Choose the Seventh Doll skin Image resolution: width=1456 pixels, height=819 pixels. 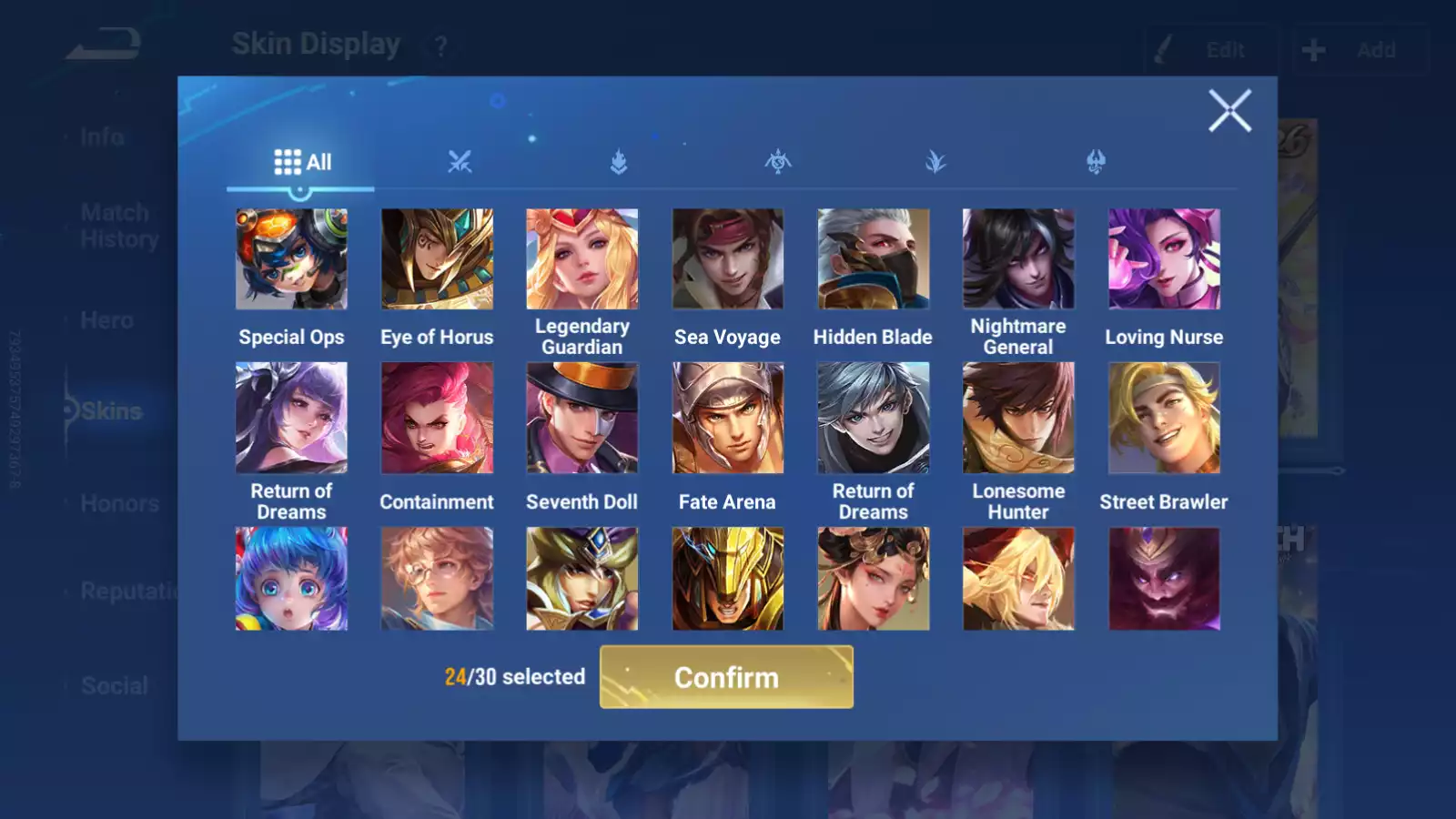click(x=582, y=418)
